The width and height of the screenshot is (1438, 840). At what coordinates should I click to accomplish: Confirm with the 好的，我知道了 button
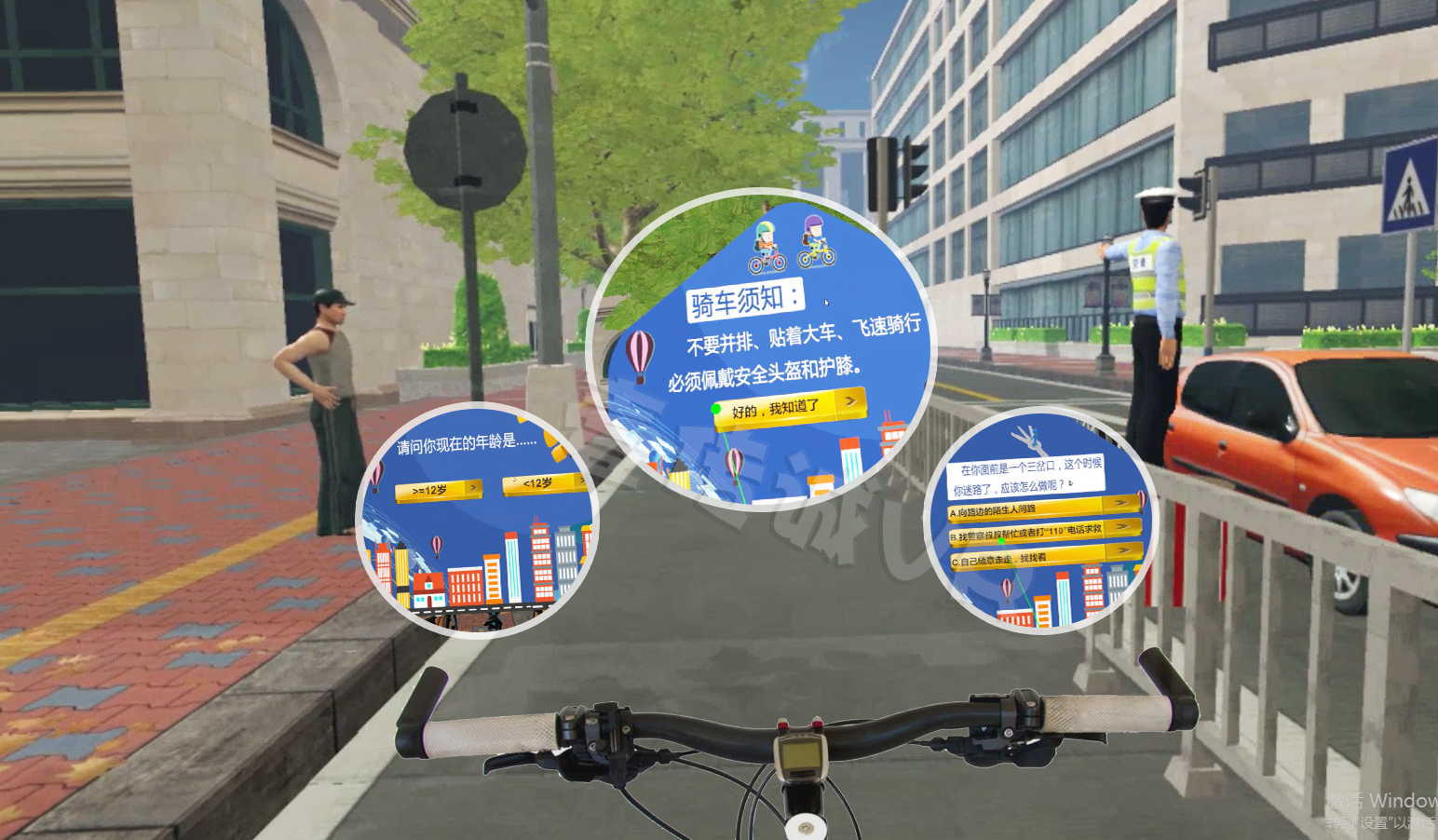pos(789,407)
